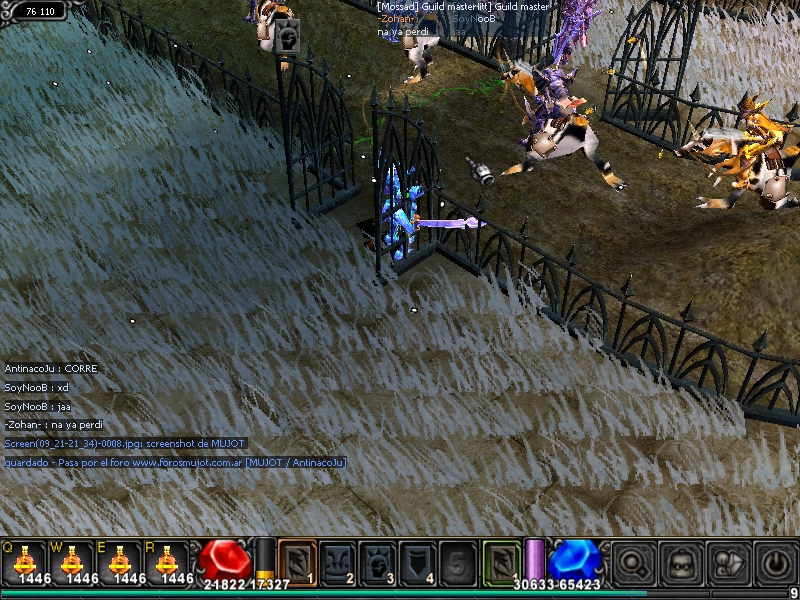
Task: Open the system menu power button
Action: pyautogui.click(x=775, y=562)
